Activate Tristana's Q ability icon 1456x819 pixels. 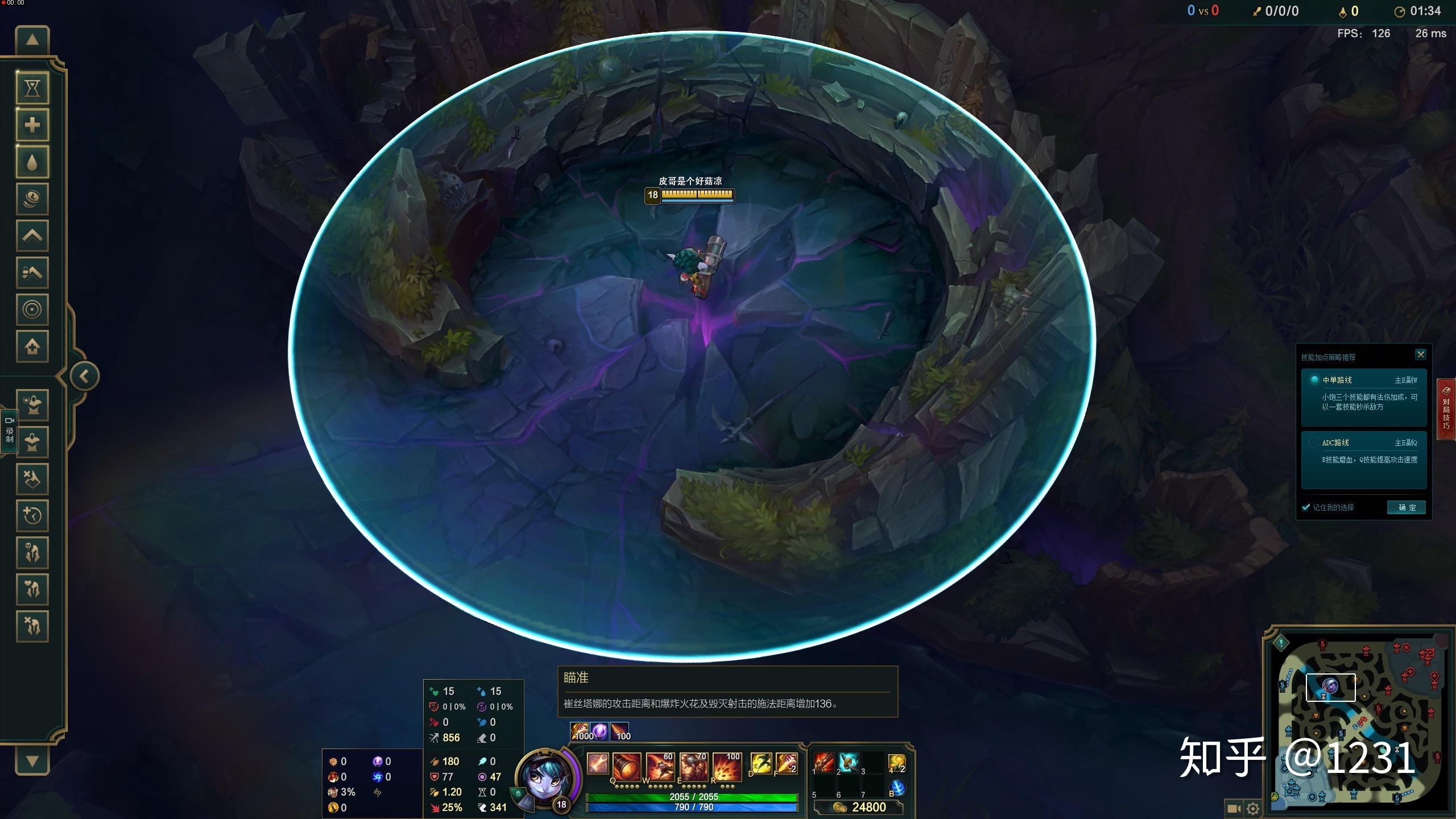[627, 766]
